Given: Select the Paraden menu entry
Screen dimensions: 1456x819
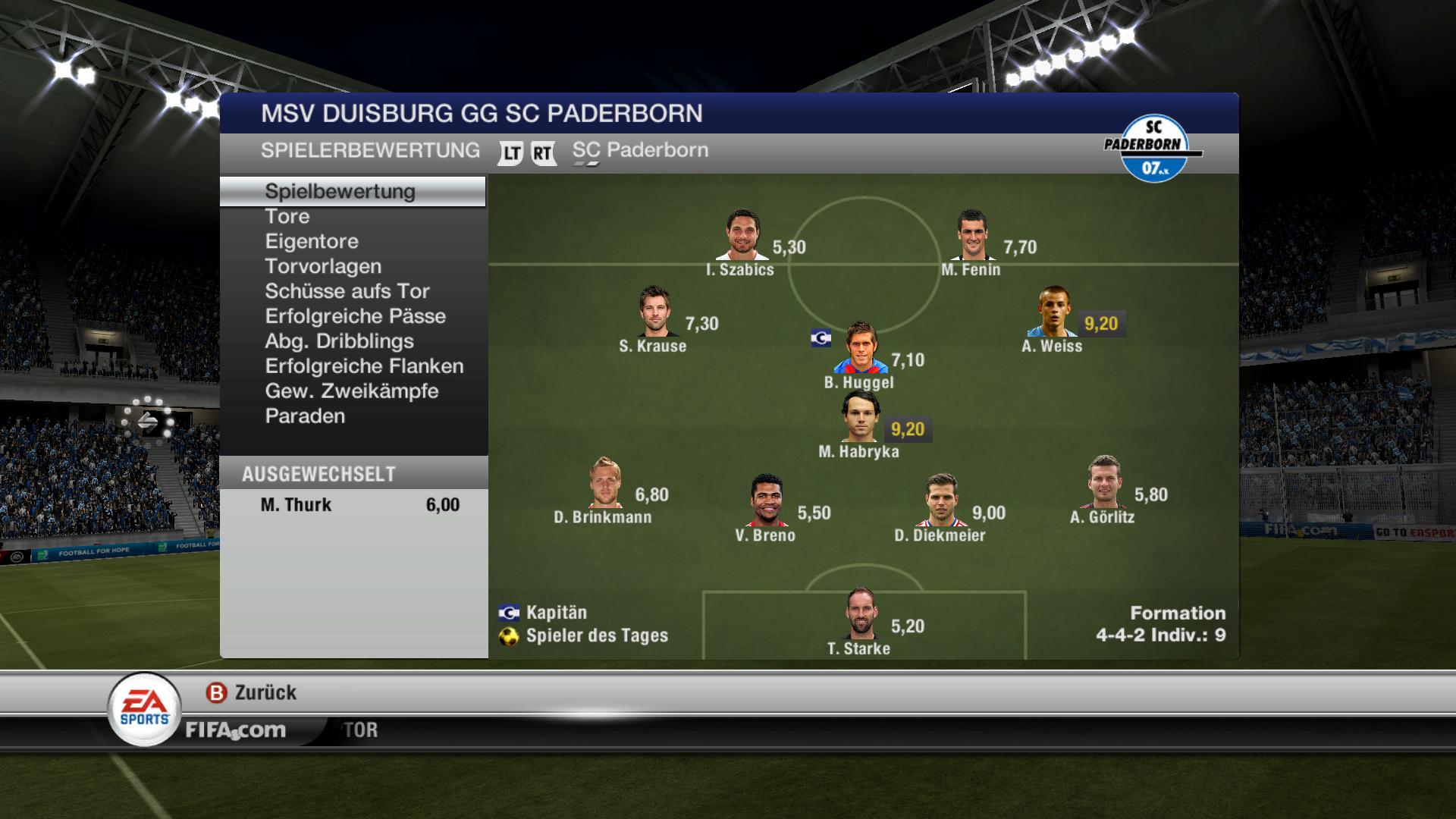Looking at the screenshot, I should 305,417.
